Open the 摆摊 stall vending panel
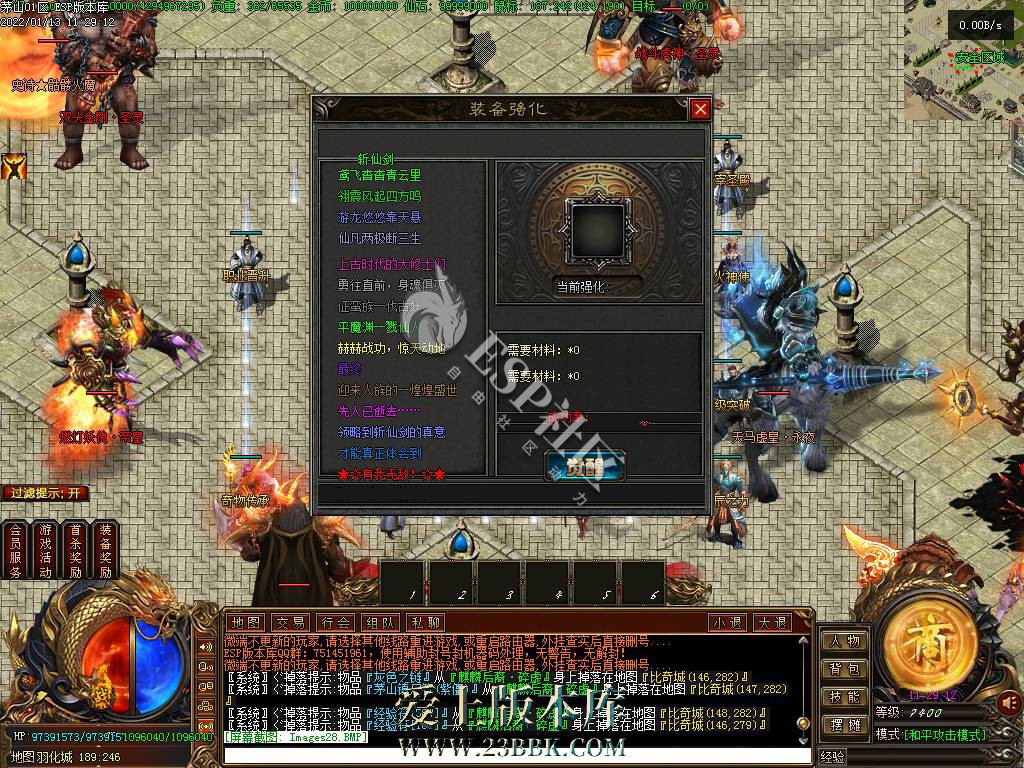 click(844, 724)
